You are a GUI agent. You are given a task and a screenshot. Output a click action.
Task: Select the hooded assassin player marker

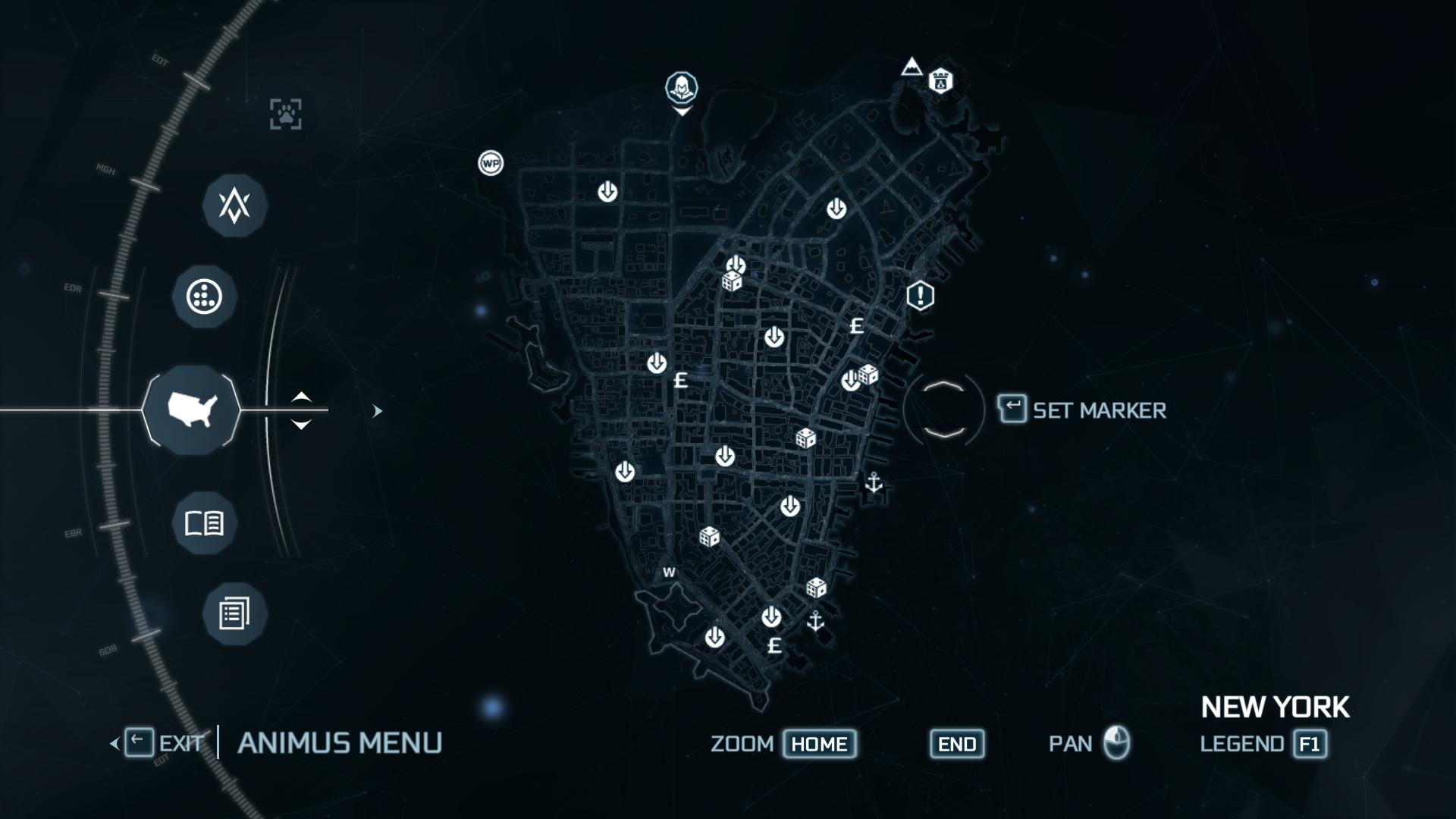click(x=682, y=88)
